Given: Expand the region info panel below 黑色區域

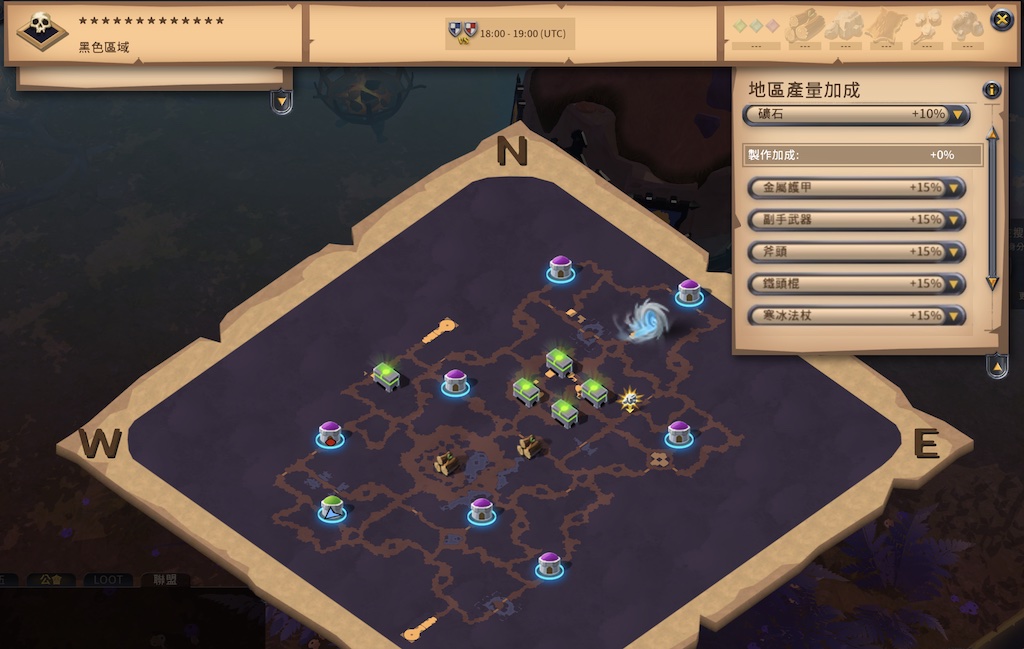Looking at the screenshot, I should (x=282, y=101).
